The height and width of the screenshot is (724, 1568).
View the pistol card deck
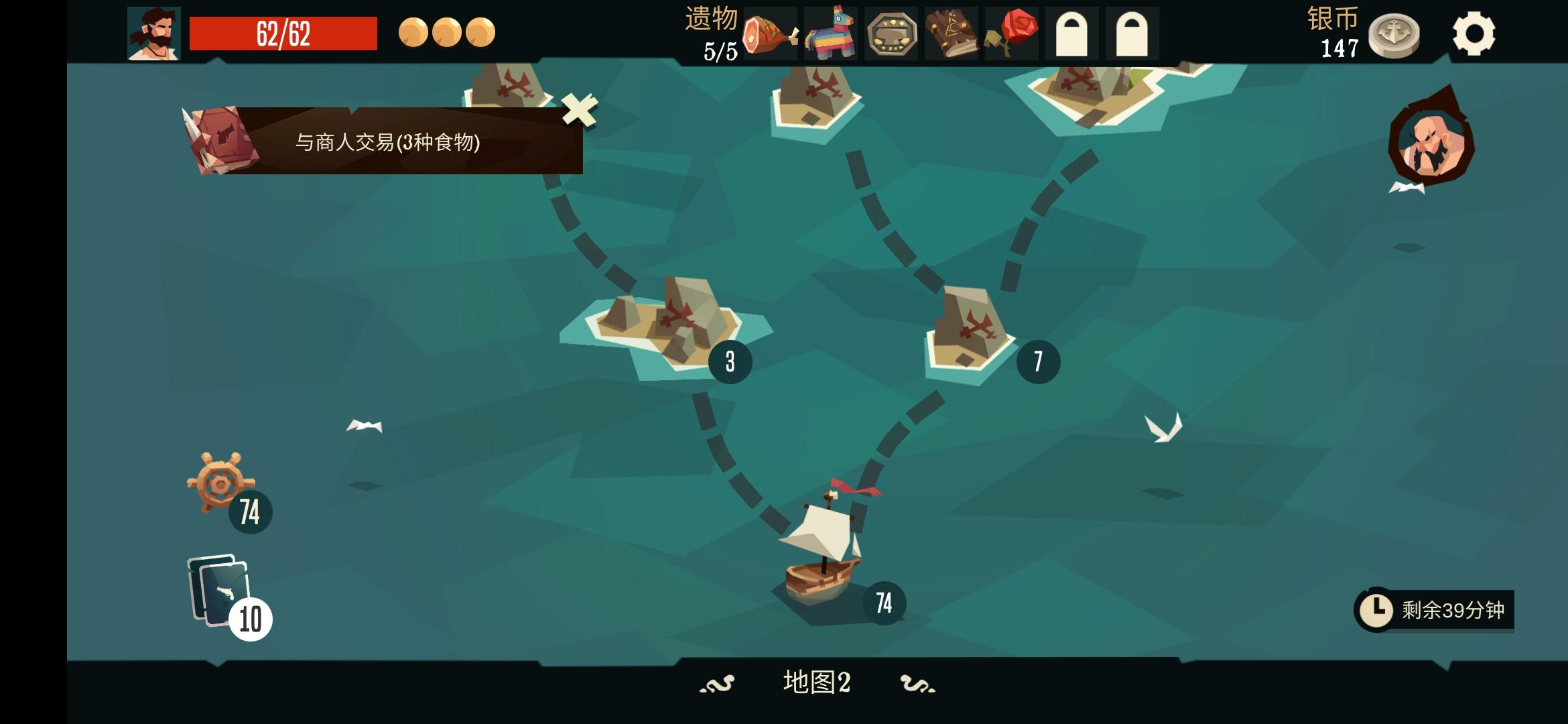214,590
